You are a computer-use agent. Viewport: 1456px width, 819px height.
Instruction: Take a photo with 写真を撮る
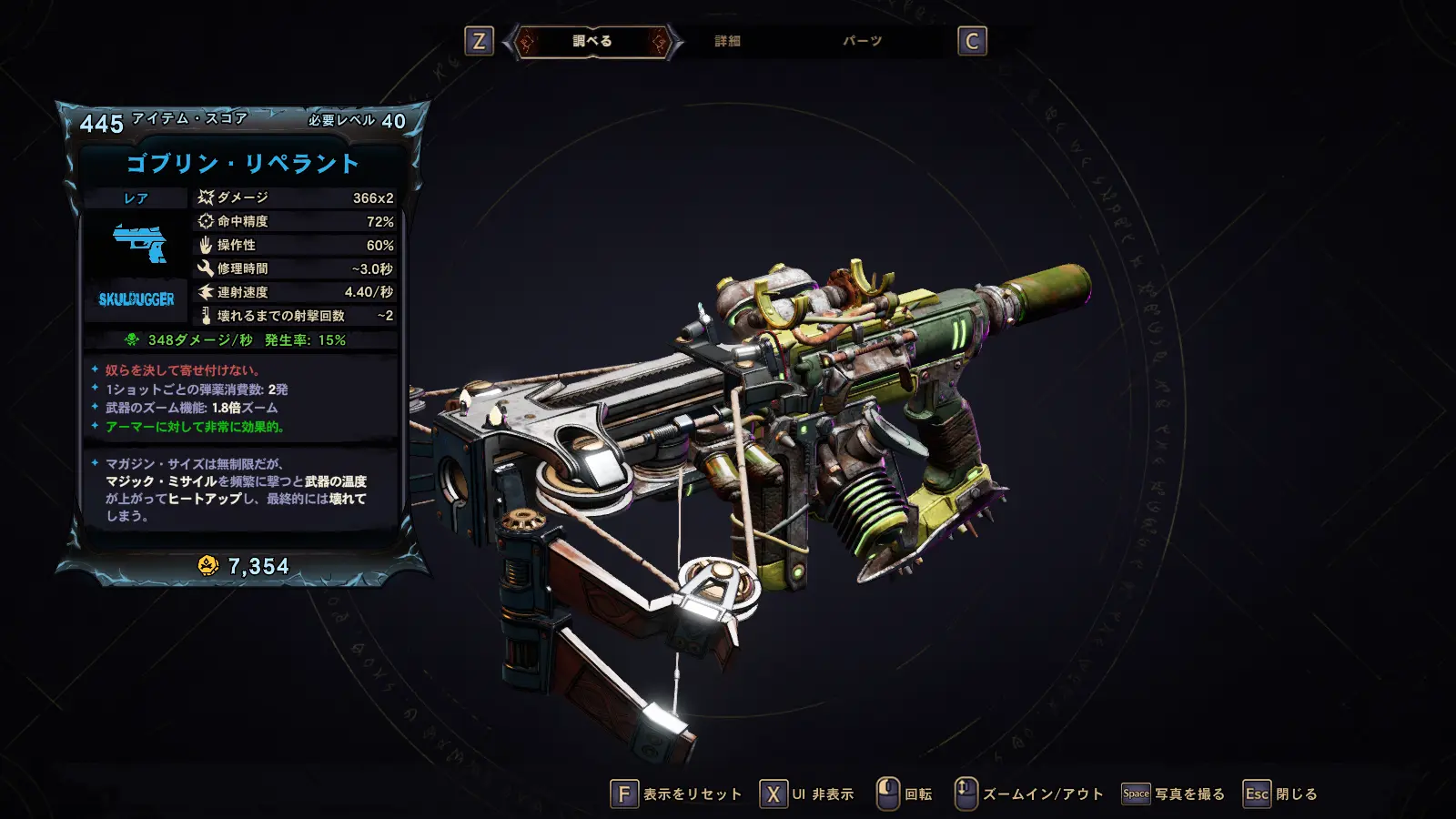1173,794
